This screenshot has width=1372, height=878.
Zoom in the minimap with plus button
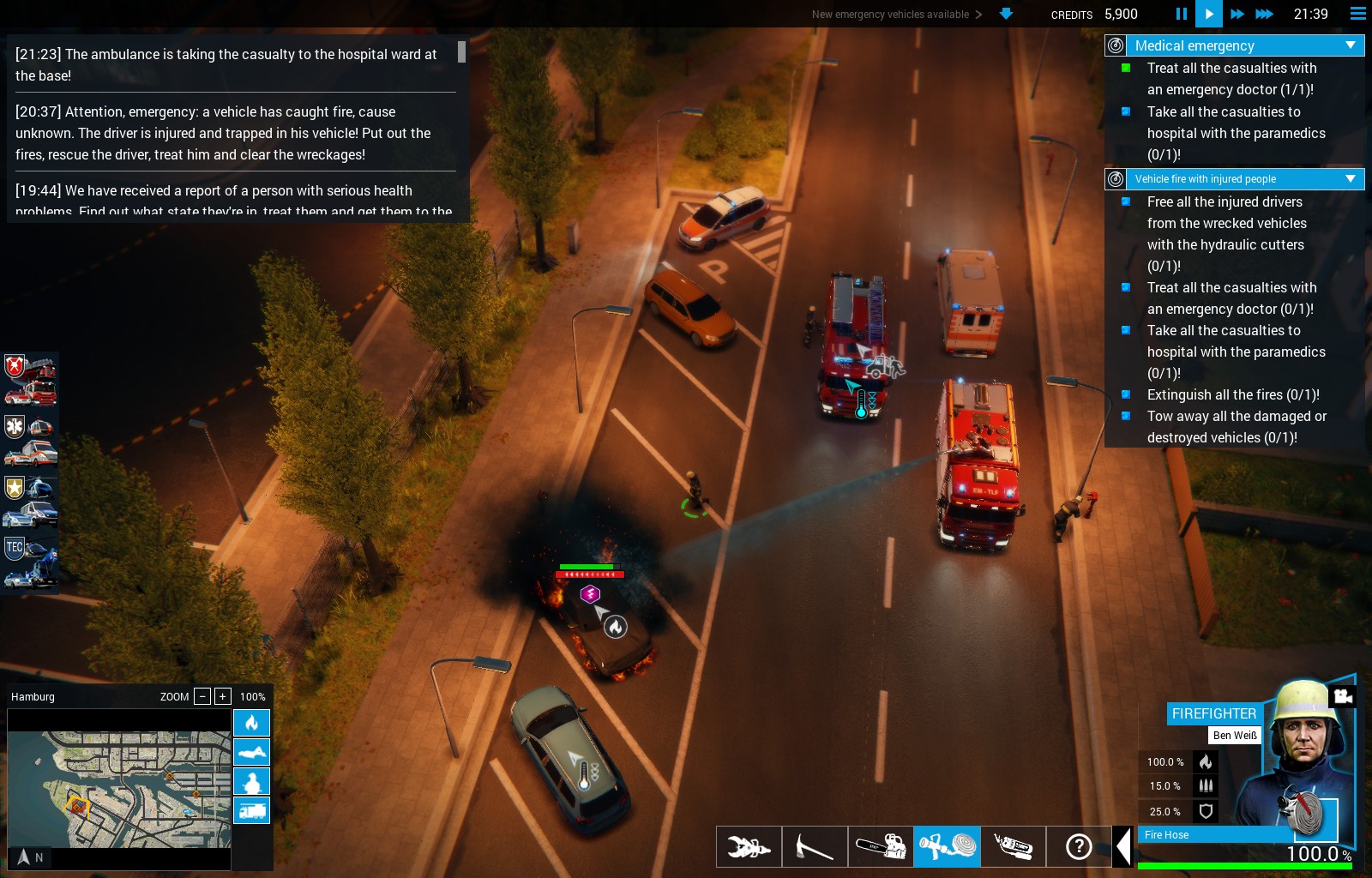222,696
